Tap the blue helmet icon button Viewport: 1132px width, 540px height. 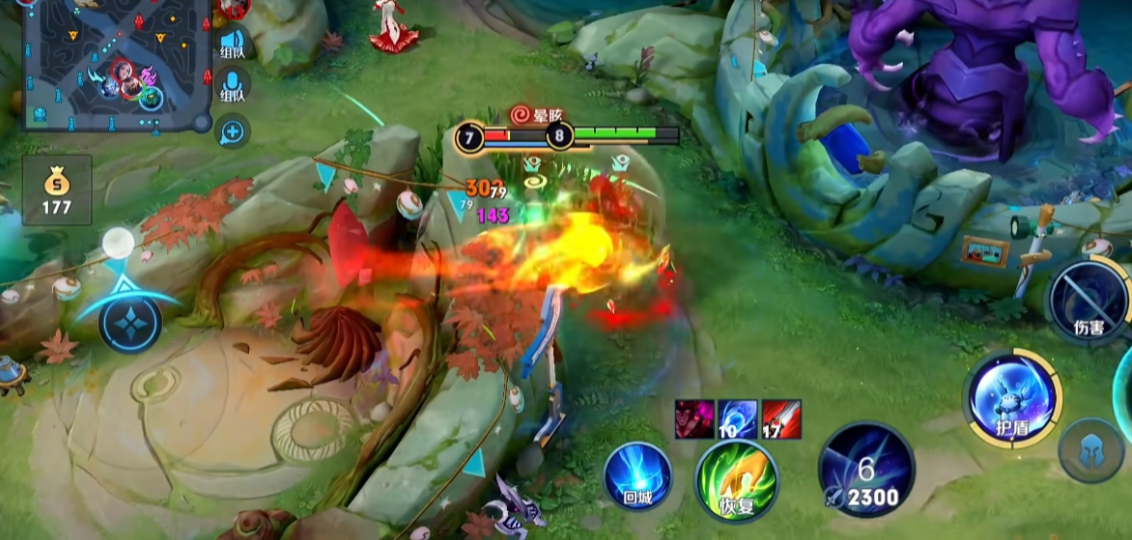tap(1091, 451)
